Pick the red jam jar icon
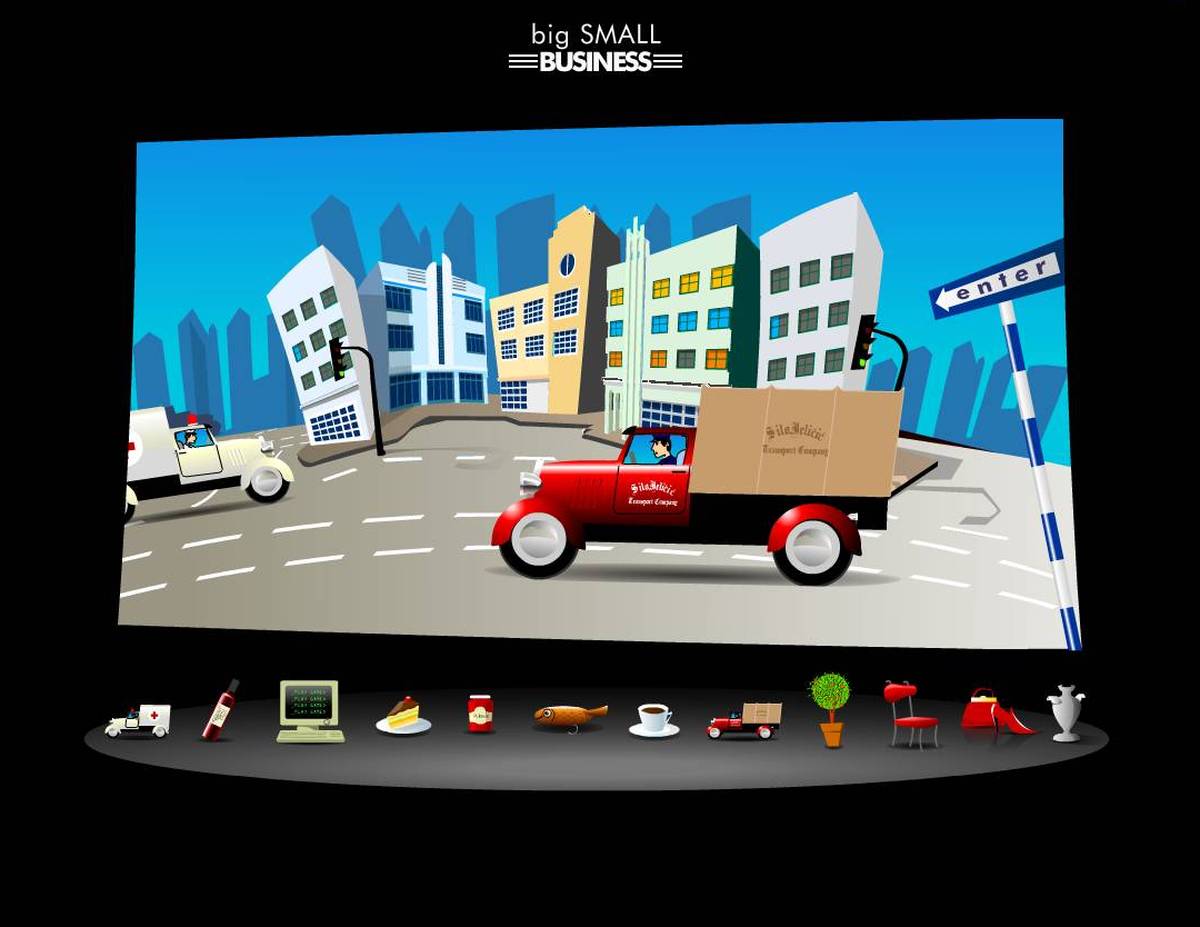 click(481, 714)
